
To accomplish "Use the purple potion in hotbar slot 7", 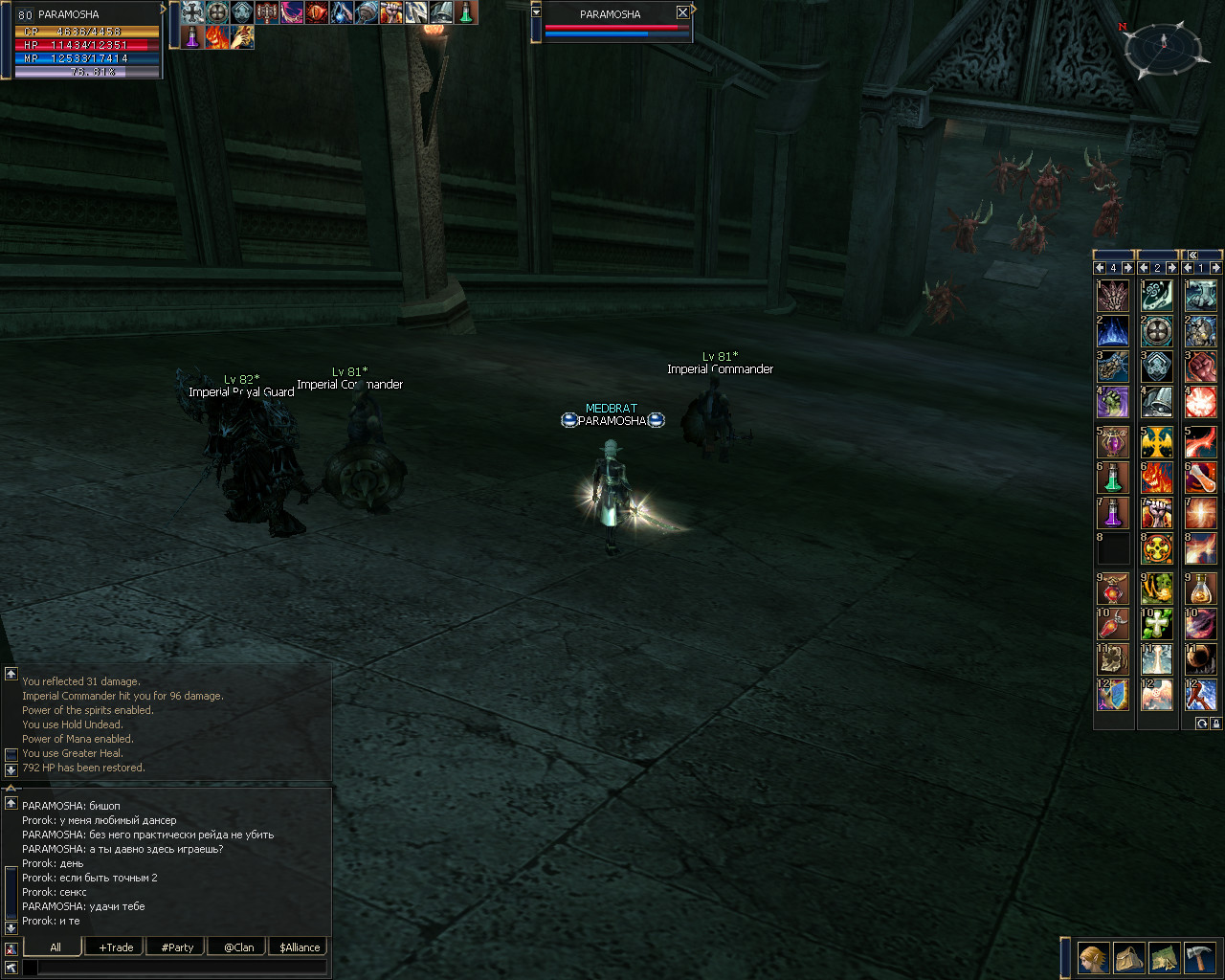I will [1112, 513].
